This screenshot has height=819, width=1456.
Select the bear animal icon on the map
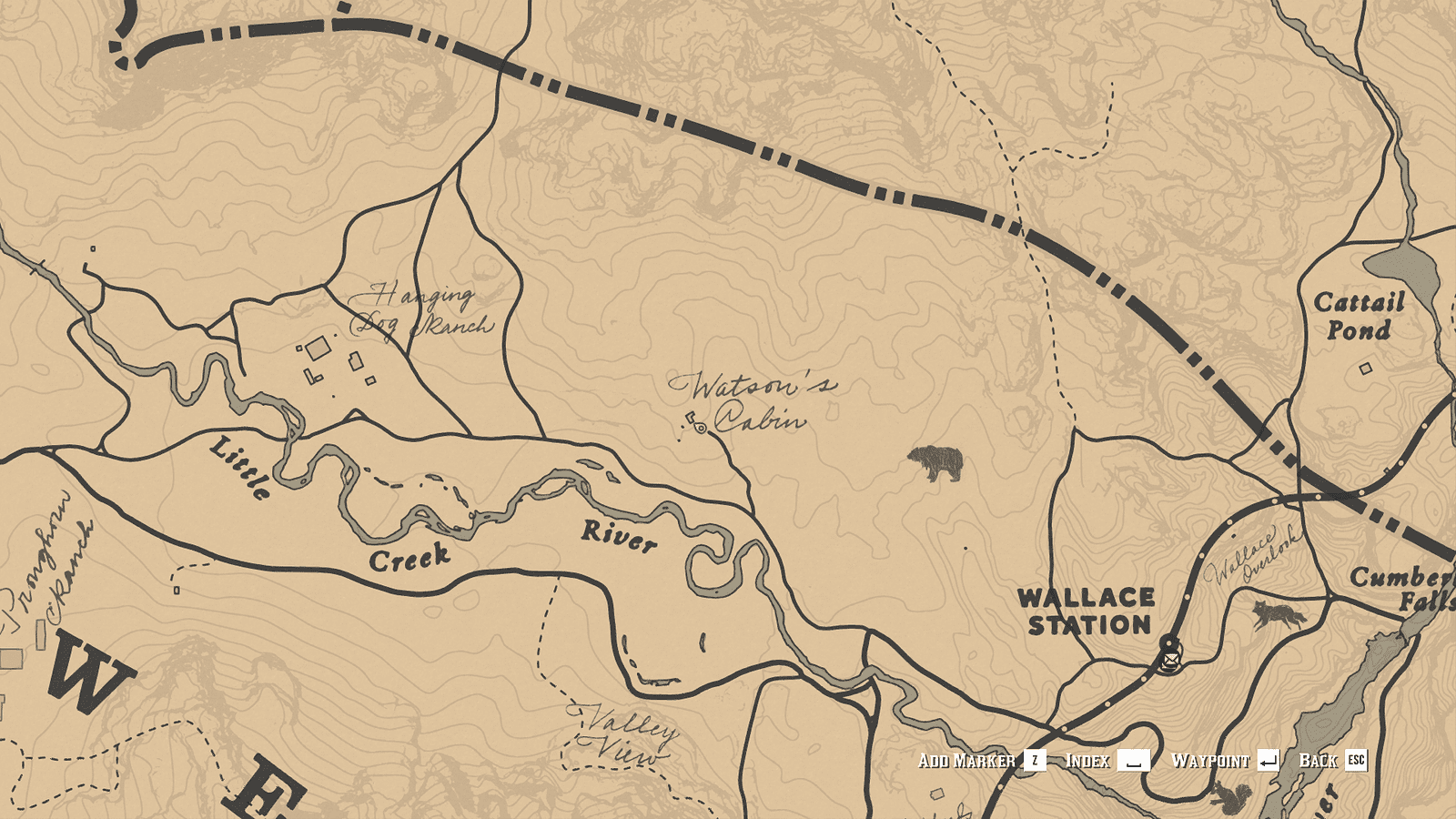(935, 464)
